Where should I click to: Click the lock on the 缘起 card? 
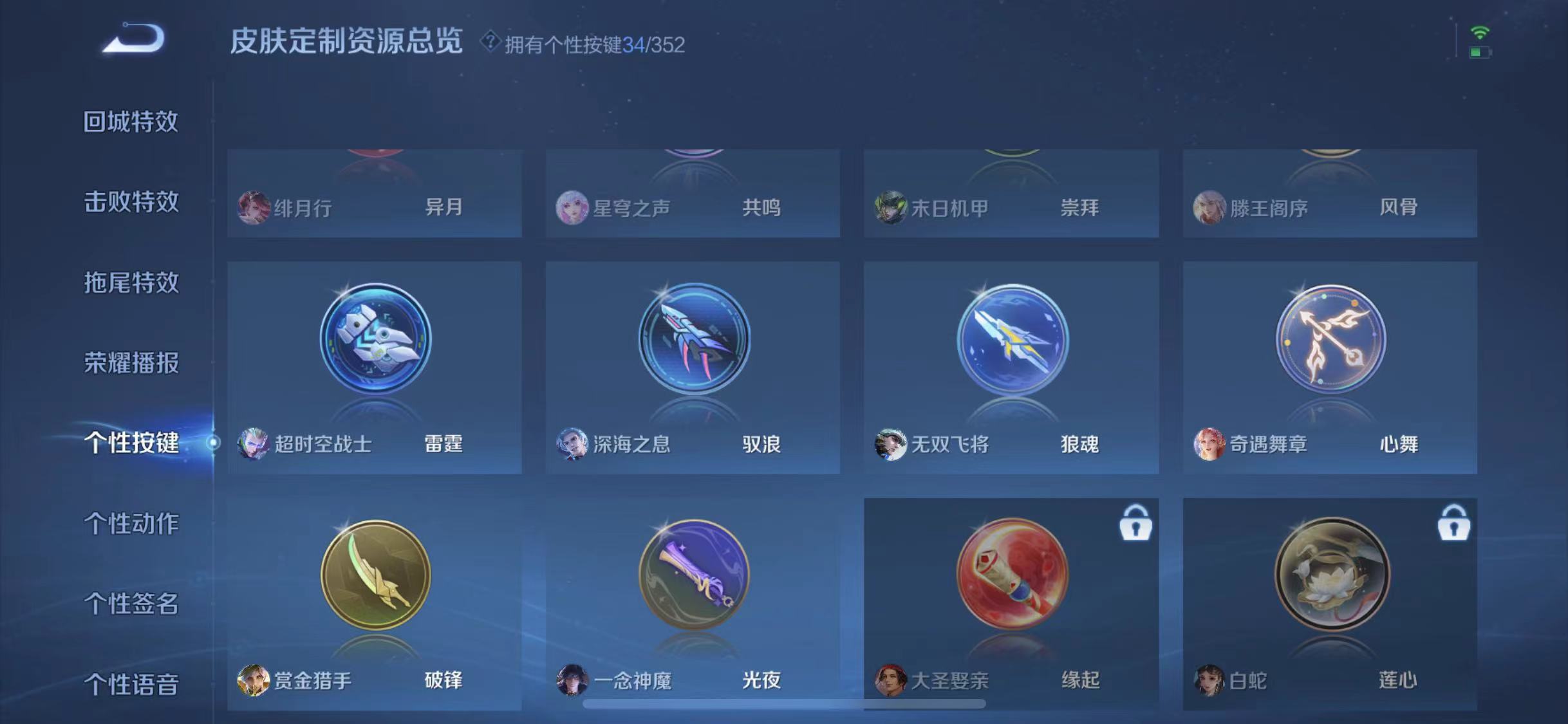1137,523
